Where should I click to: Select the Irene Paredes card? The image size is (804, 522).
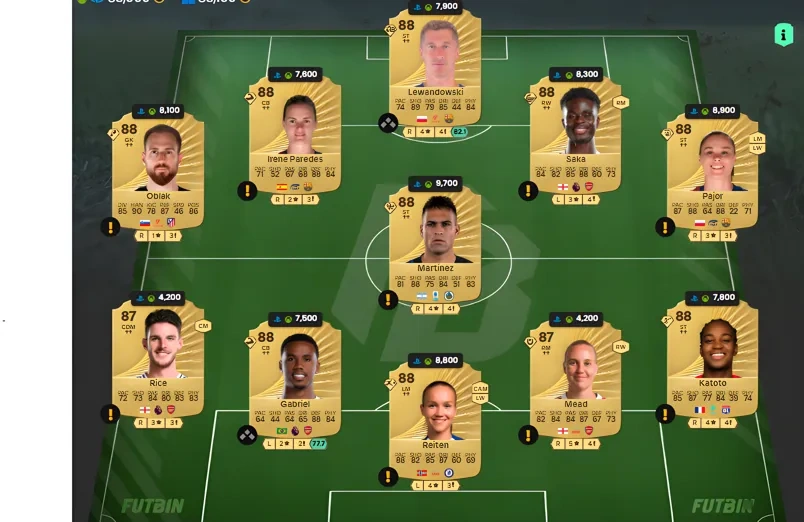[x=295, y=130]
